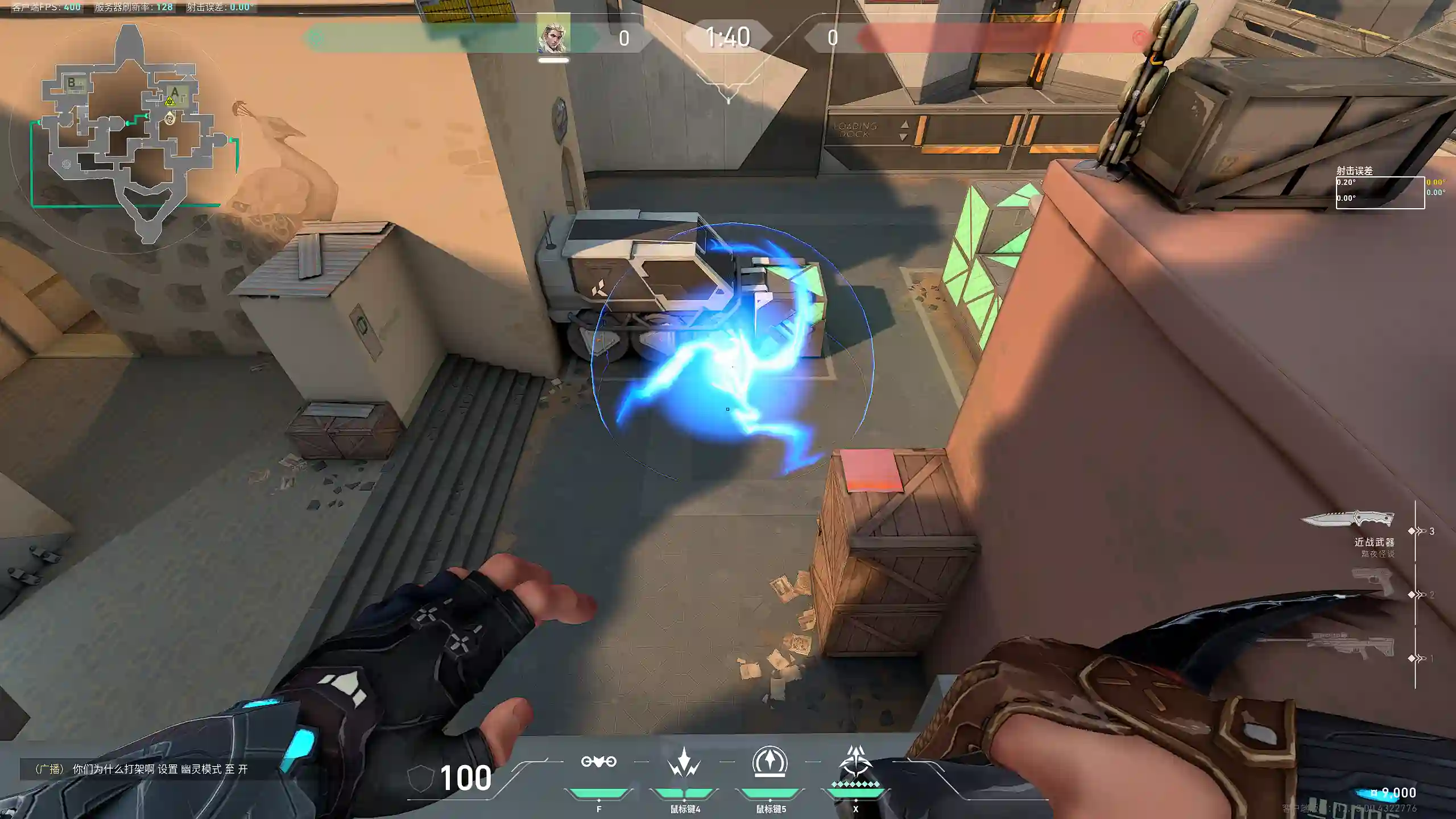
Task: Use the mouse button 4 ability icon
Action: click(684, 762)
